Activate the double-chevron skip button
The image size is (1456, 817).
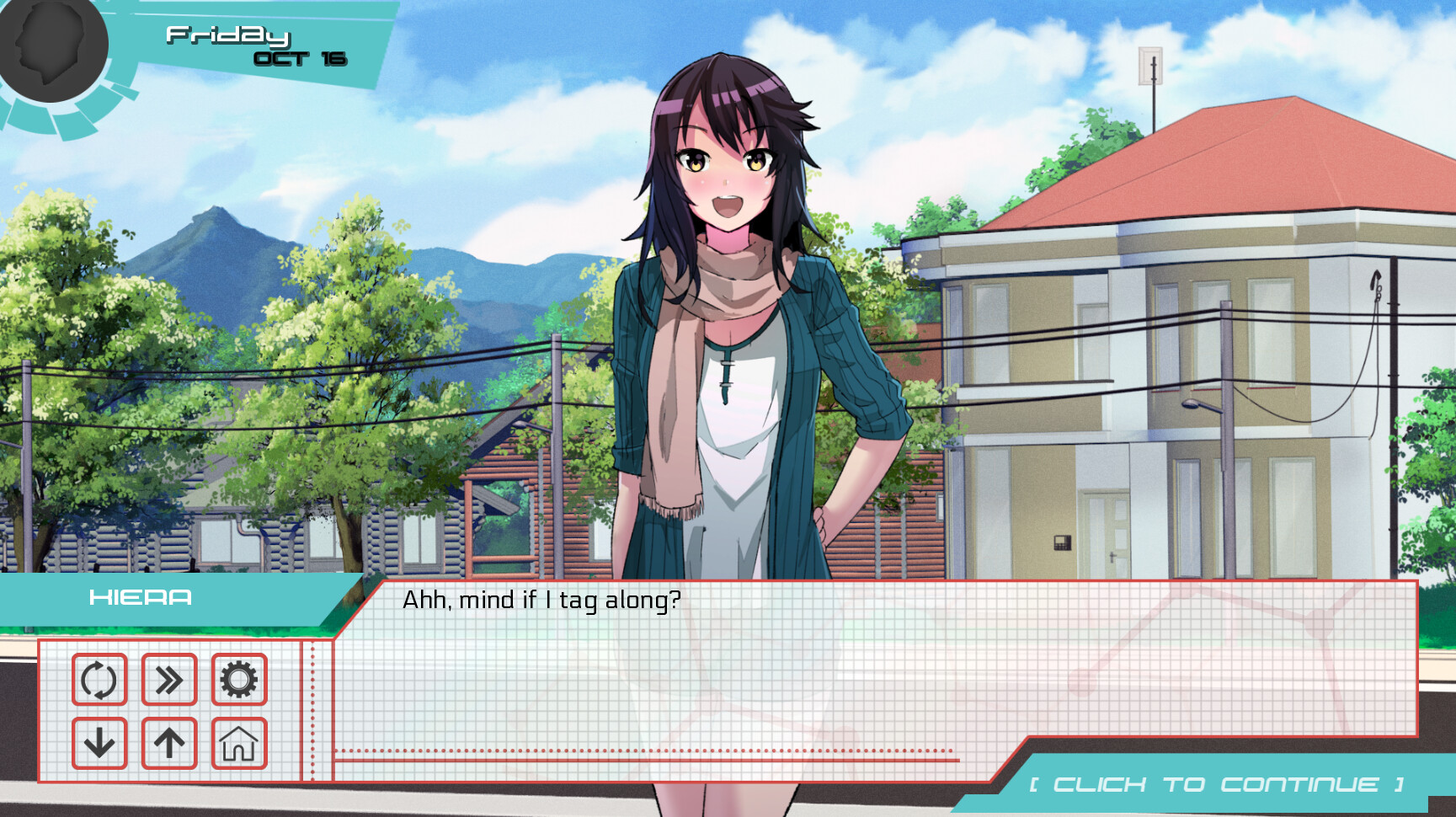[x=169, y=680]
